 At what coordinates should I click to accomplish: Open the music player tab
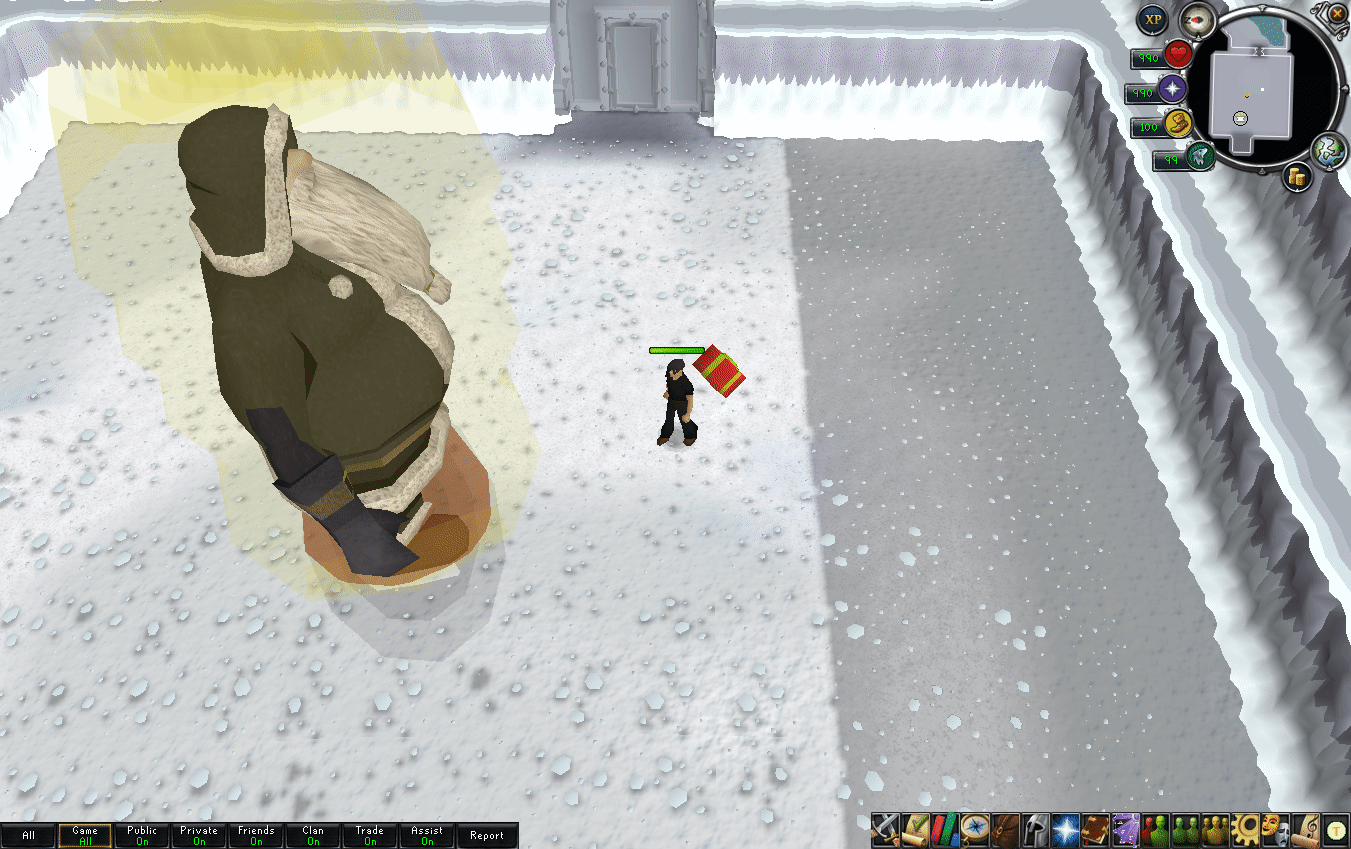click(1305, 829)
